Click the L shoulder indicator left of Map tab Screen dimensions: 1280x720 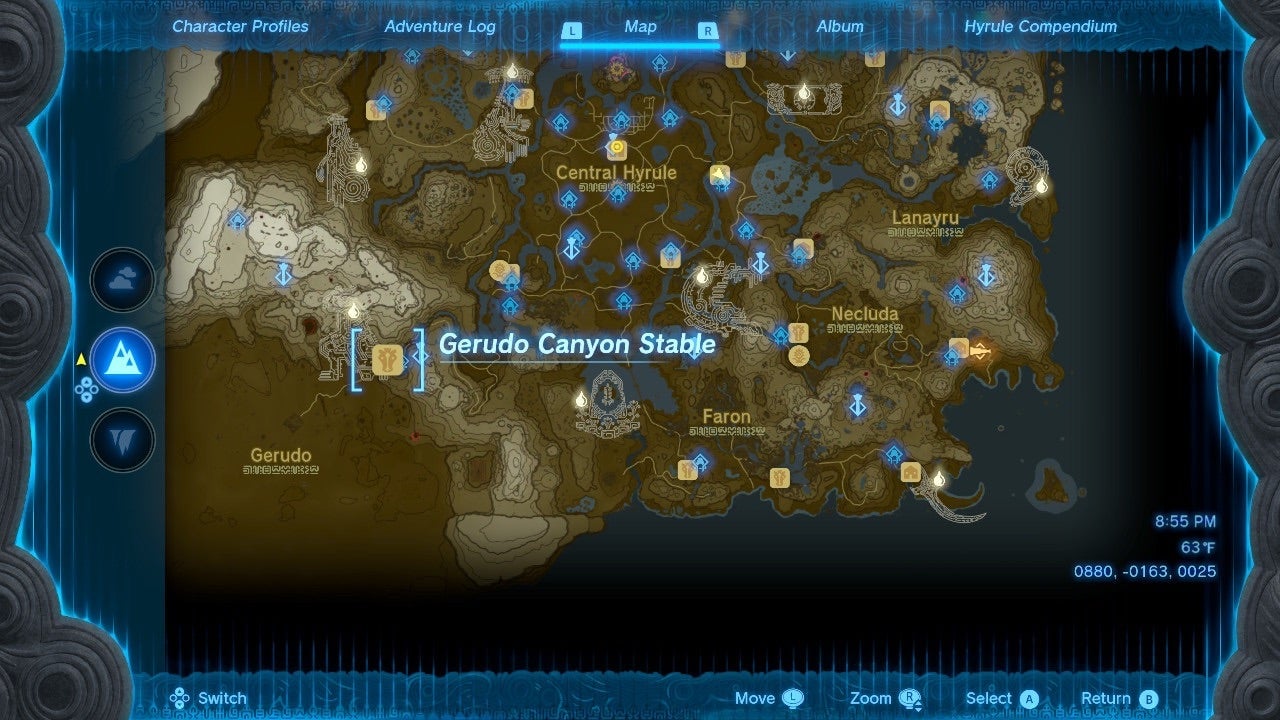click(572, 31)
